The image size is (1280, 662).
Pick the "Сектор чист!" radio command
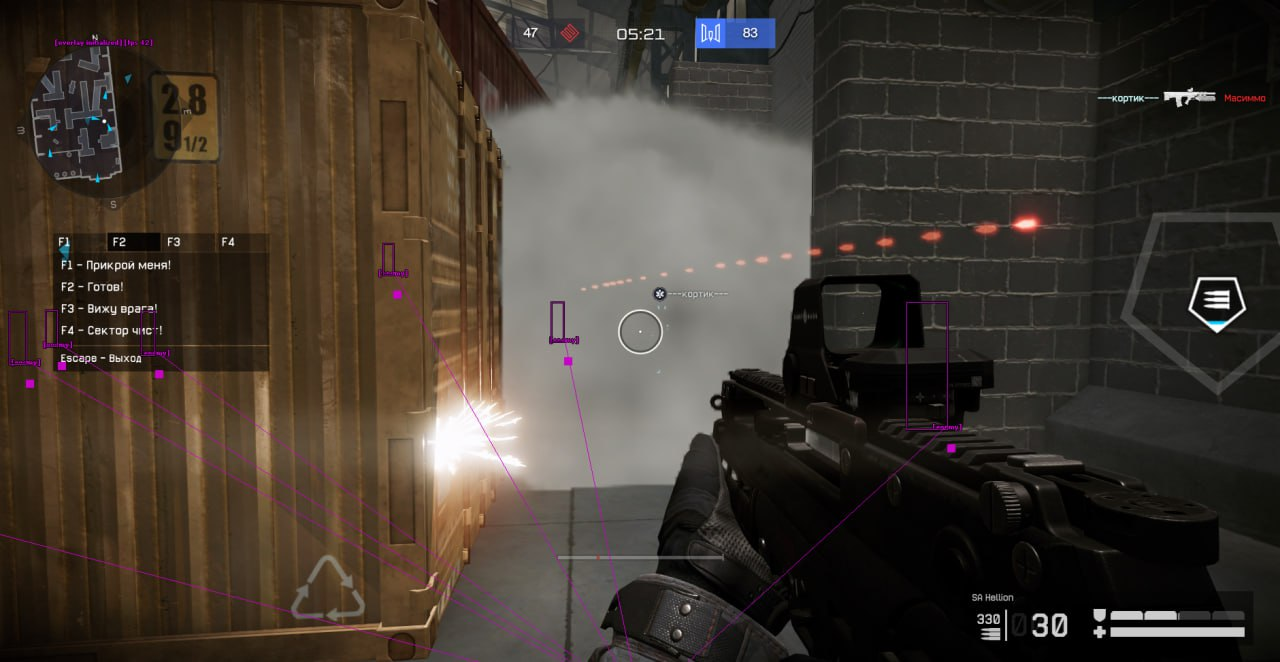pyautogui.click(x=111, y=331)
